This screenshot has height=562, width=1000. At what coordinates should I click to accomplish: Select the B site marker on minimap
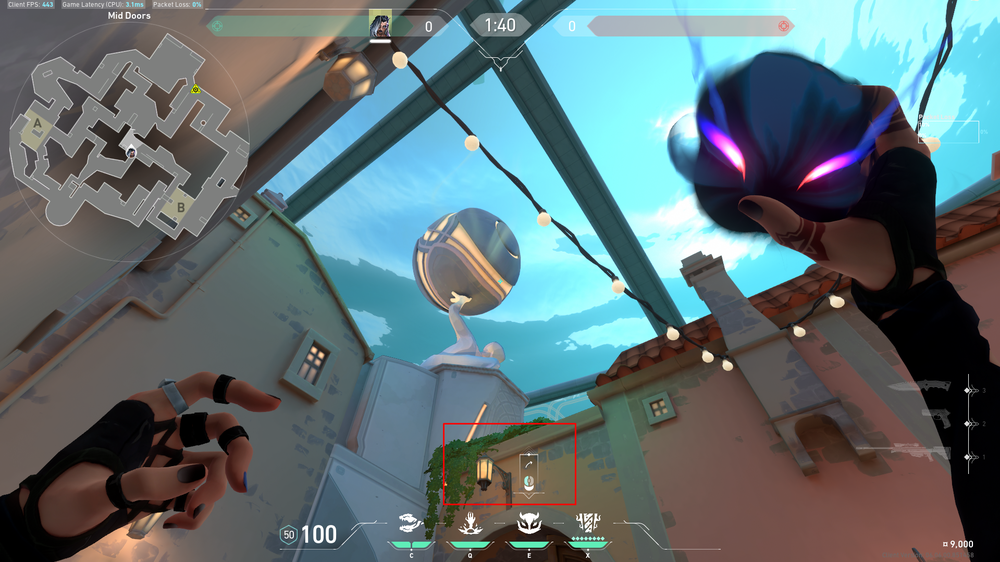pos(181,208)
